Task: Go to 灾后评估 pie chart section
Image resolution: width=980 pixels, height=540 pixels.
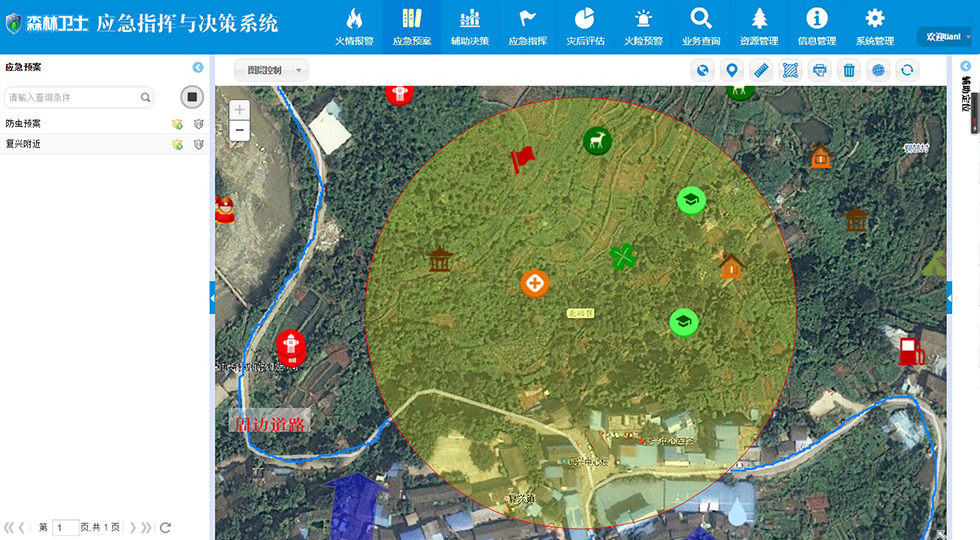Action: (585, 26)
